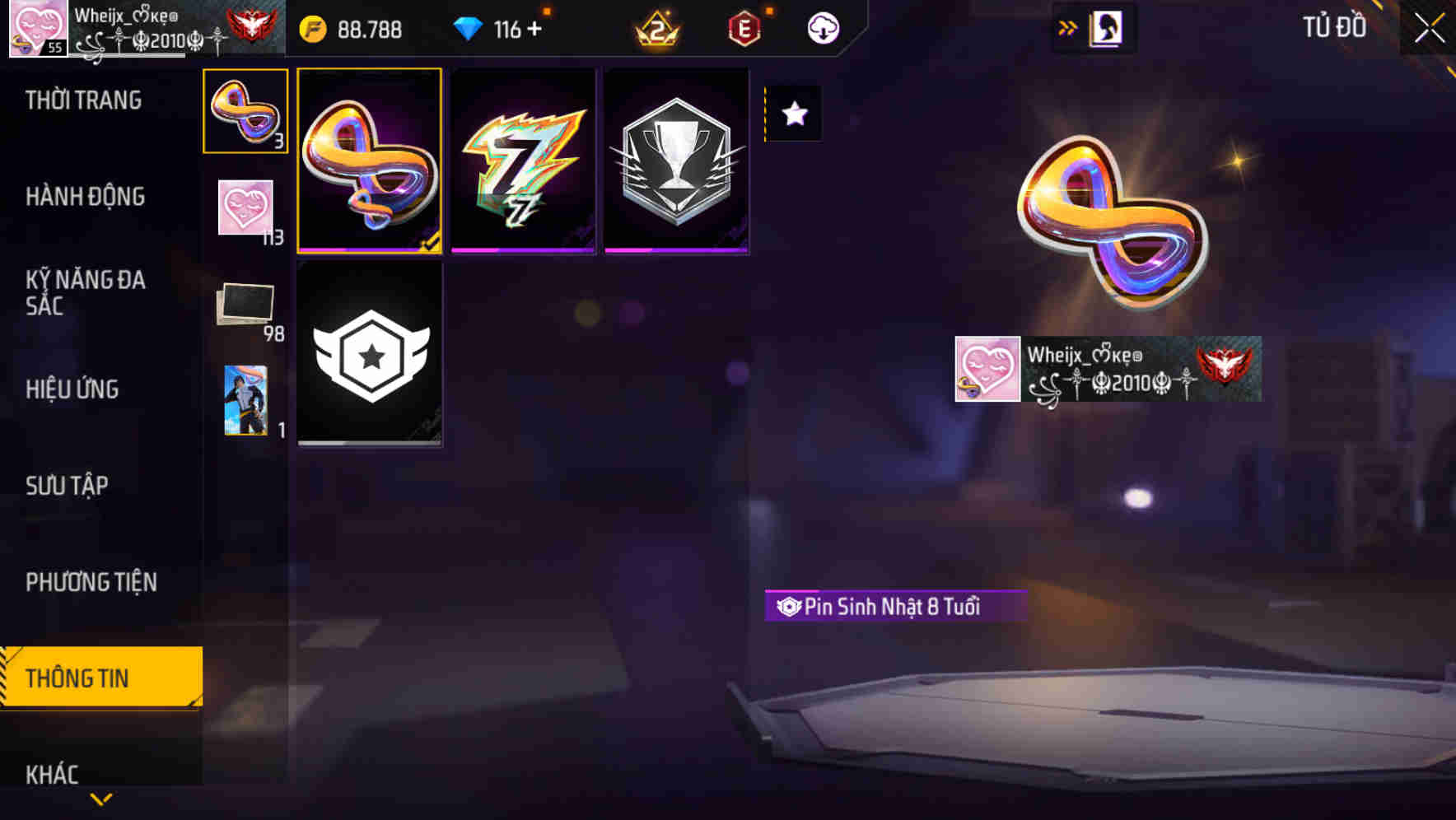The image size is (1456, 820).
Task: Toggle the star favorite marker
Action: click(x=793, y=114)
